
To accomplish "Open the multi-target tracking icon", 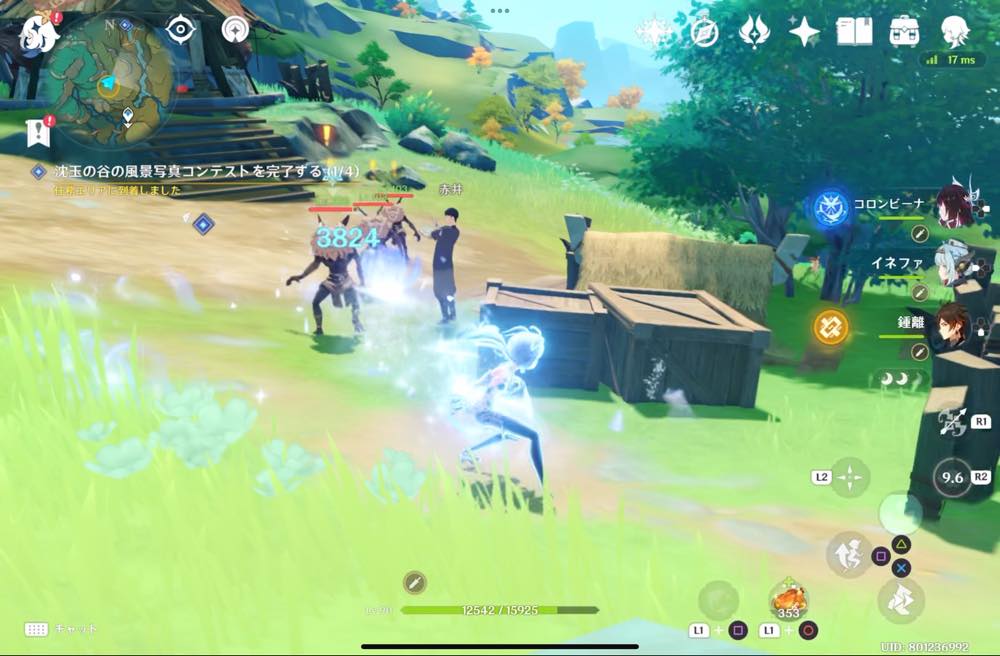I will point(237,30).
